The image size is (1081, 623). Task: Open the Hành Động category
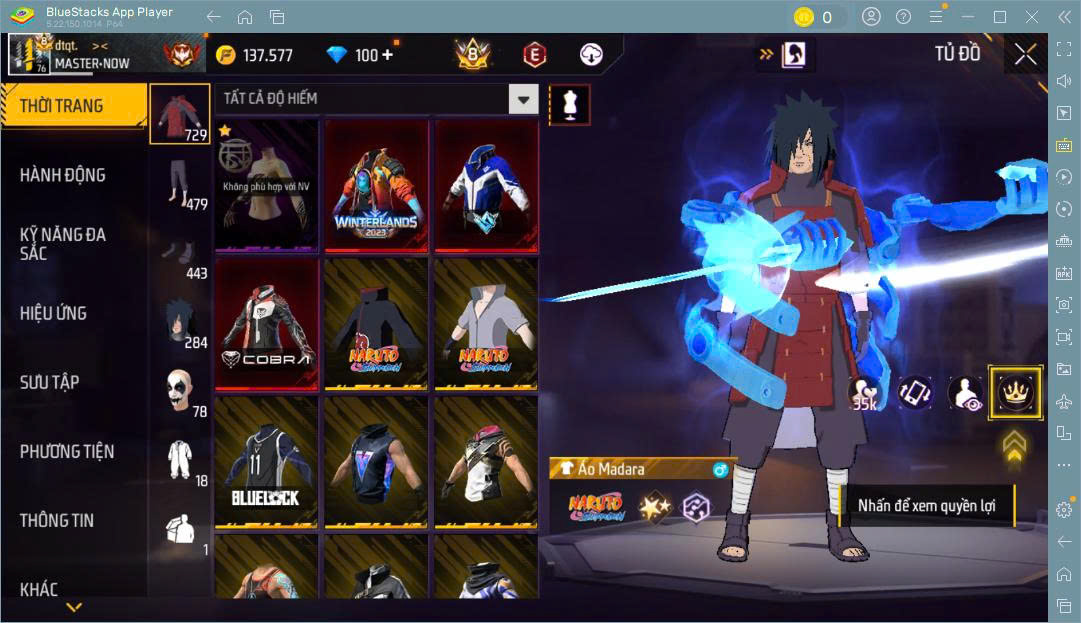pos(63,175)
